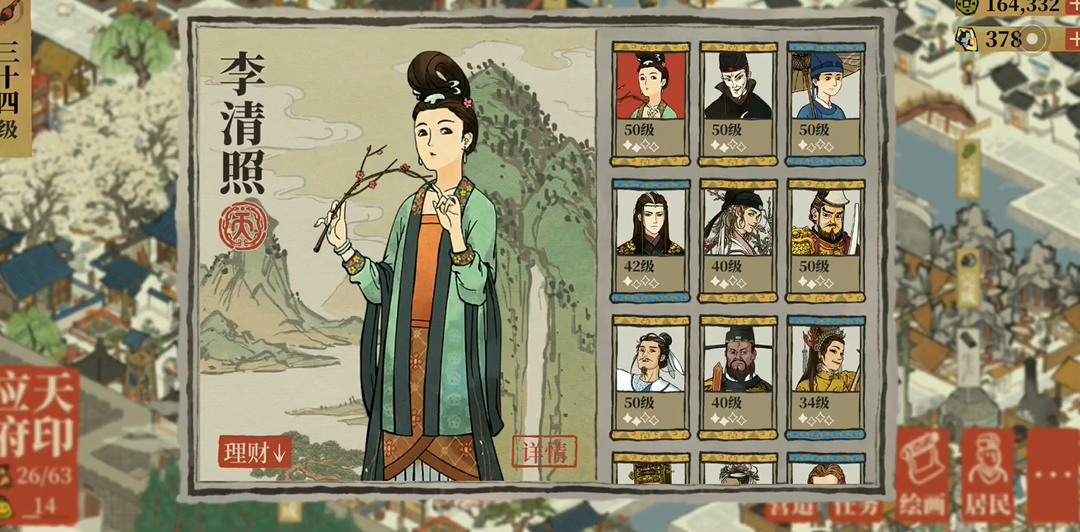Choose the armored general with white plume card
1080x532 pixels.
(x=826, y=240)
